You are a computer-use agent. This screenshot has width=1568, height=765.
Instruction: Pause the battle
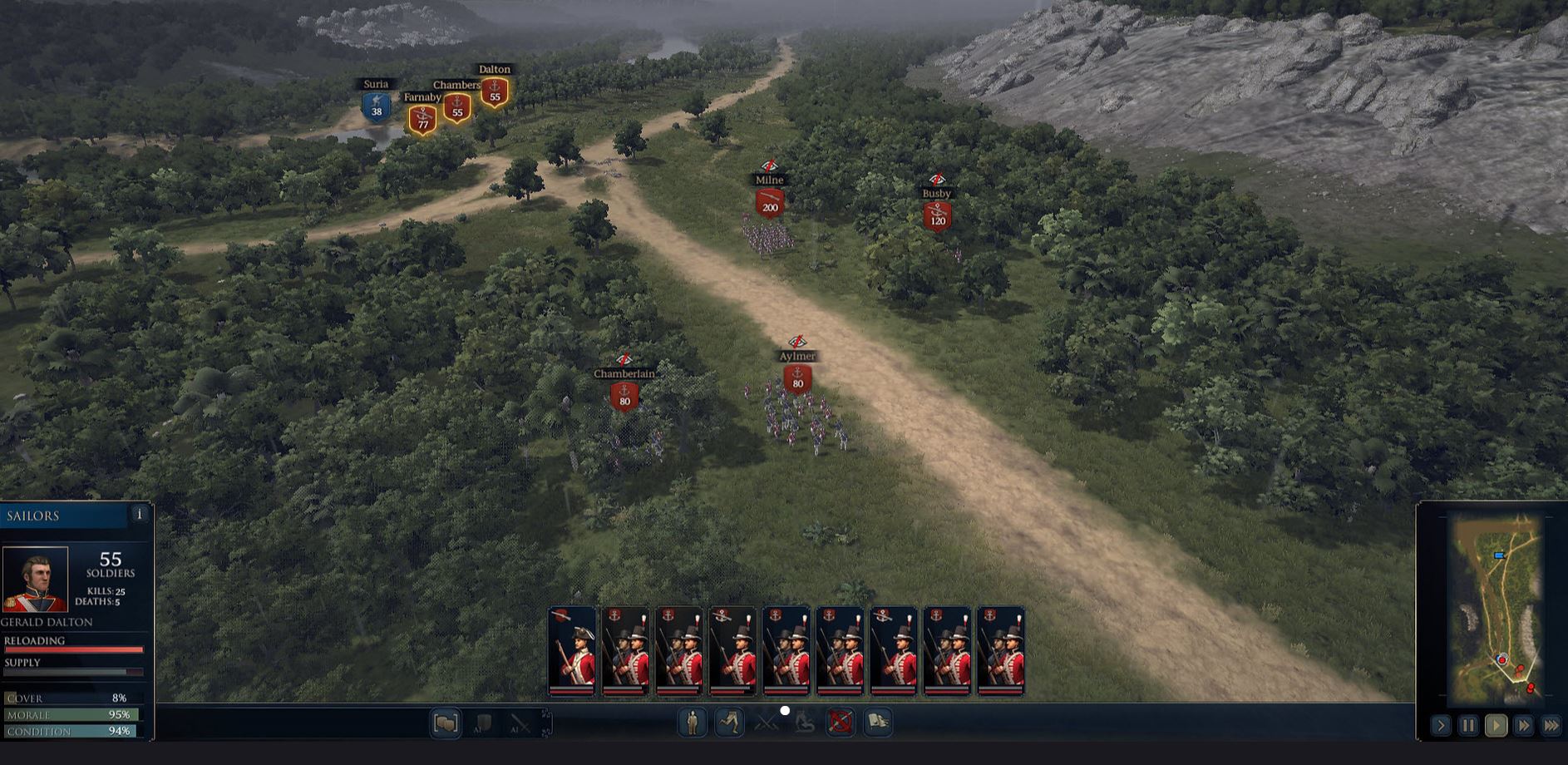(1468, 726)
